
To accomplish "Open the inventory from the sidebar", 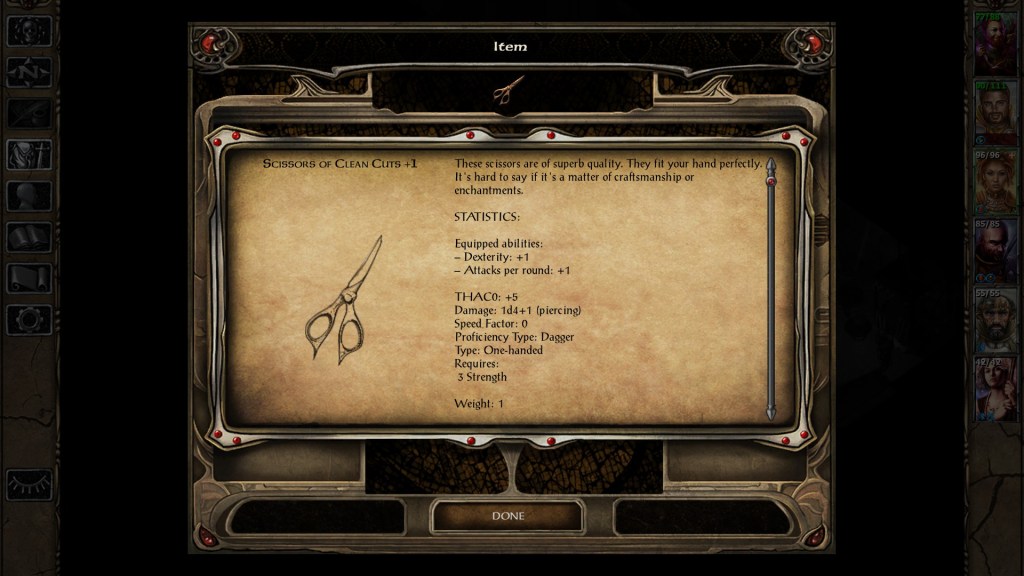I will 28,155.
